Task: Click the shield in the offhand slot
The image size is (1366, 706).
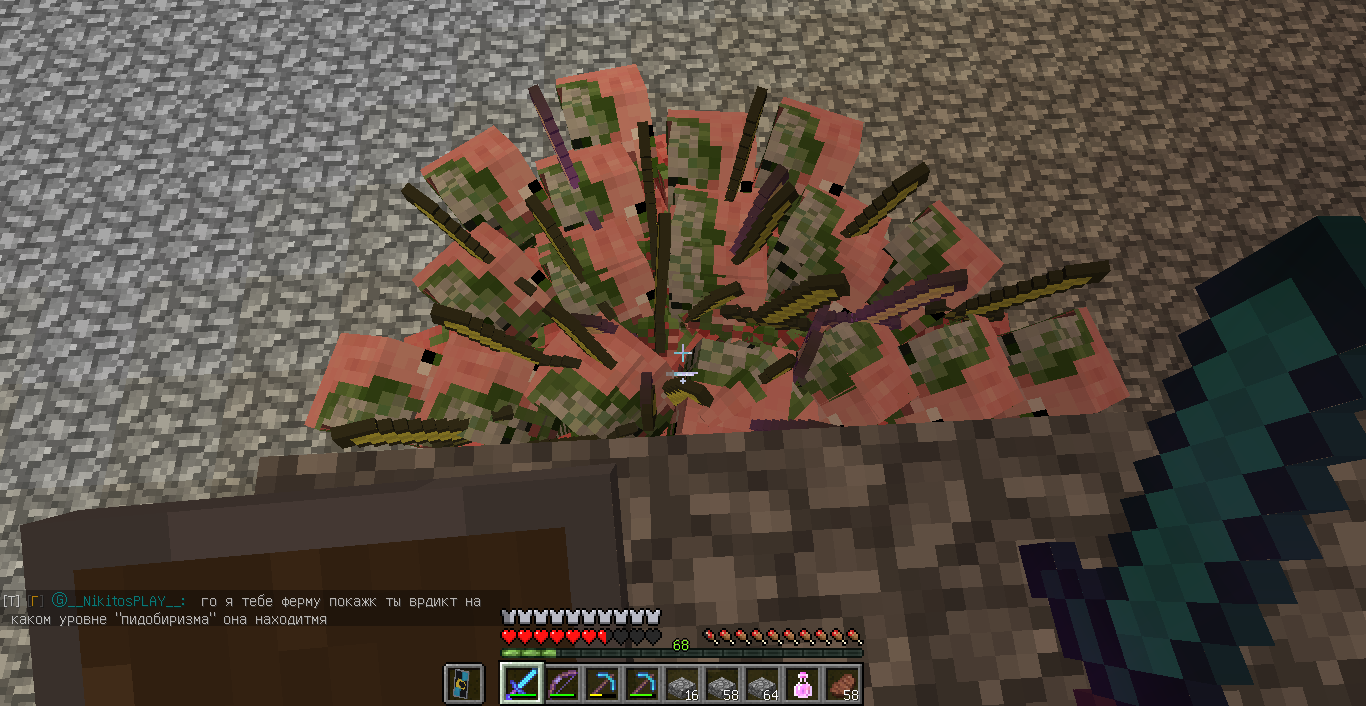Action: point(464,684)
